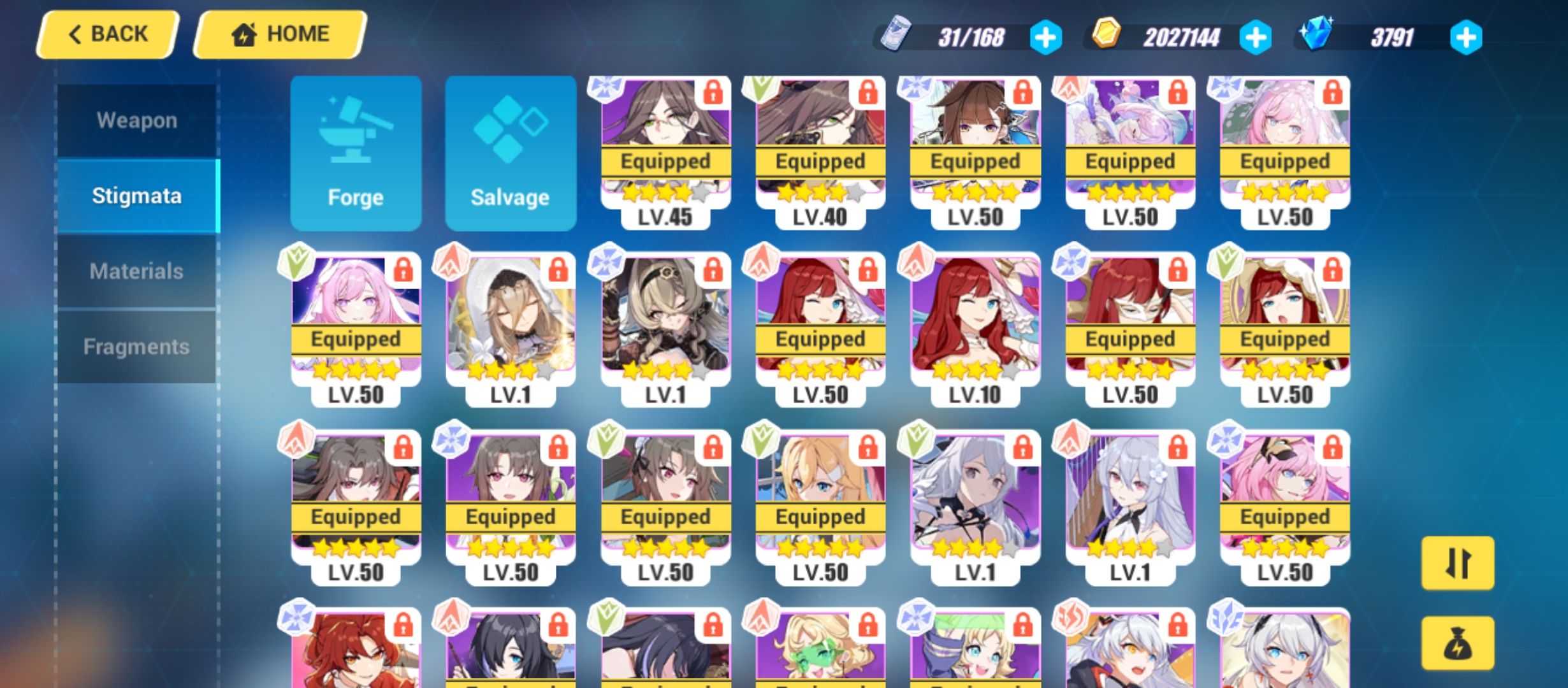Toggle the lock on the LV.45 stigma
Viewport: 1568px width, 688px height.
(x=713, y=92)
